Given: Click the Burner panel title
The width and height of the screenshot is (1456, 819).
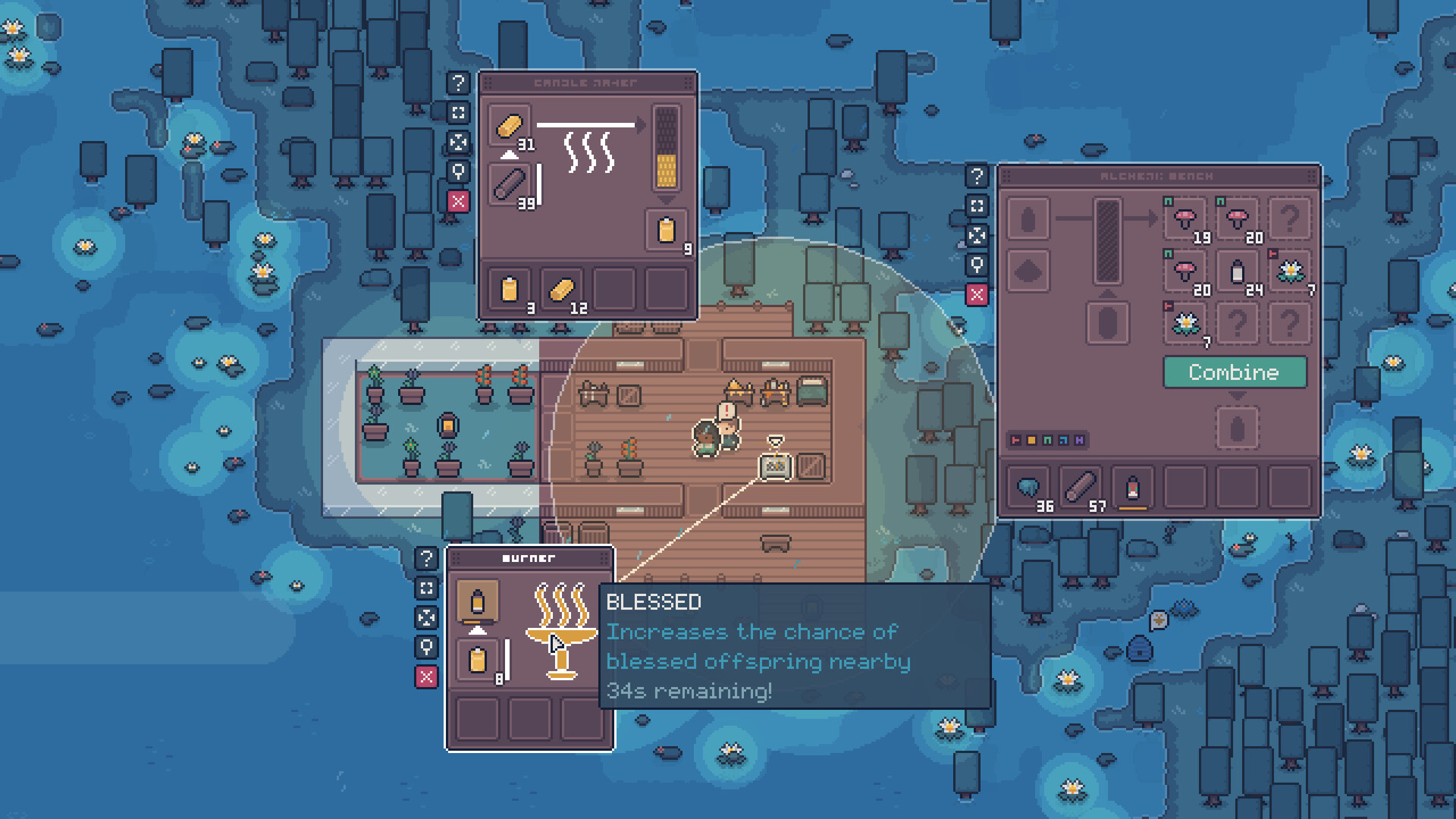Looking at the screenshot, I should click(529, 557).
